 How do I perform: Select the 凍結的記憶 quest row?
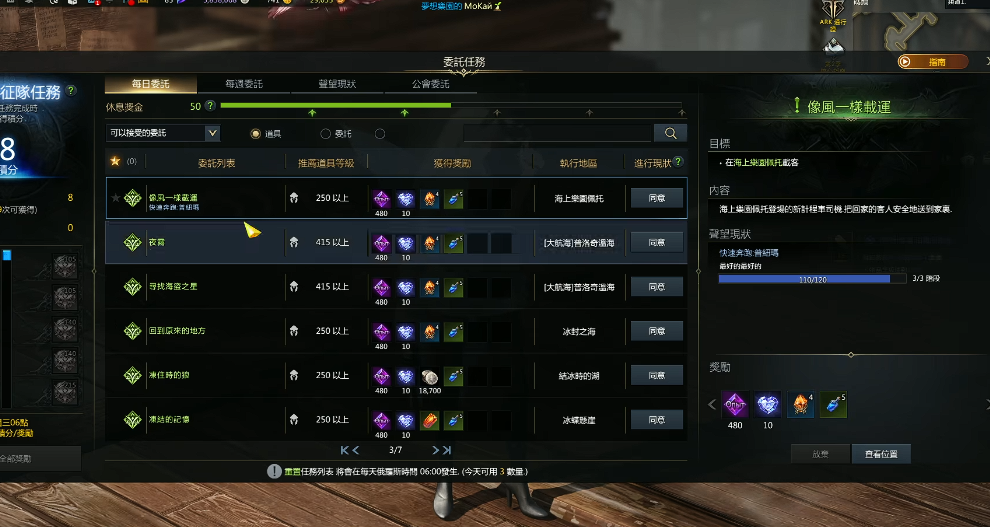pyautogui.click(x=200, y=419)
